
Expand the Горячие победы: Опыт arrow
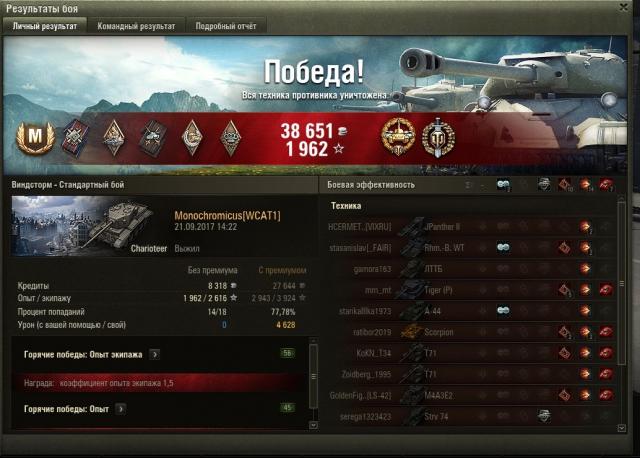(x=120, y=408)
